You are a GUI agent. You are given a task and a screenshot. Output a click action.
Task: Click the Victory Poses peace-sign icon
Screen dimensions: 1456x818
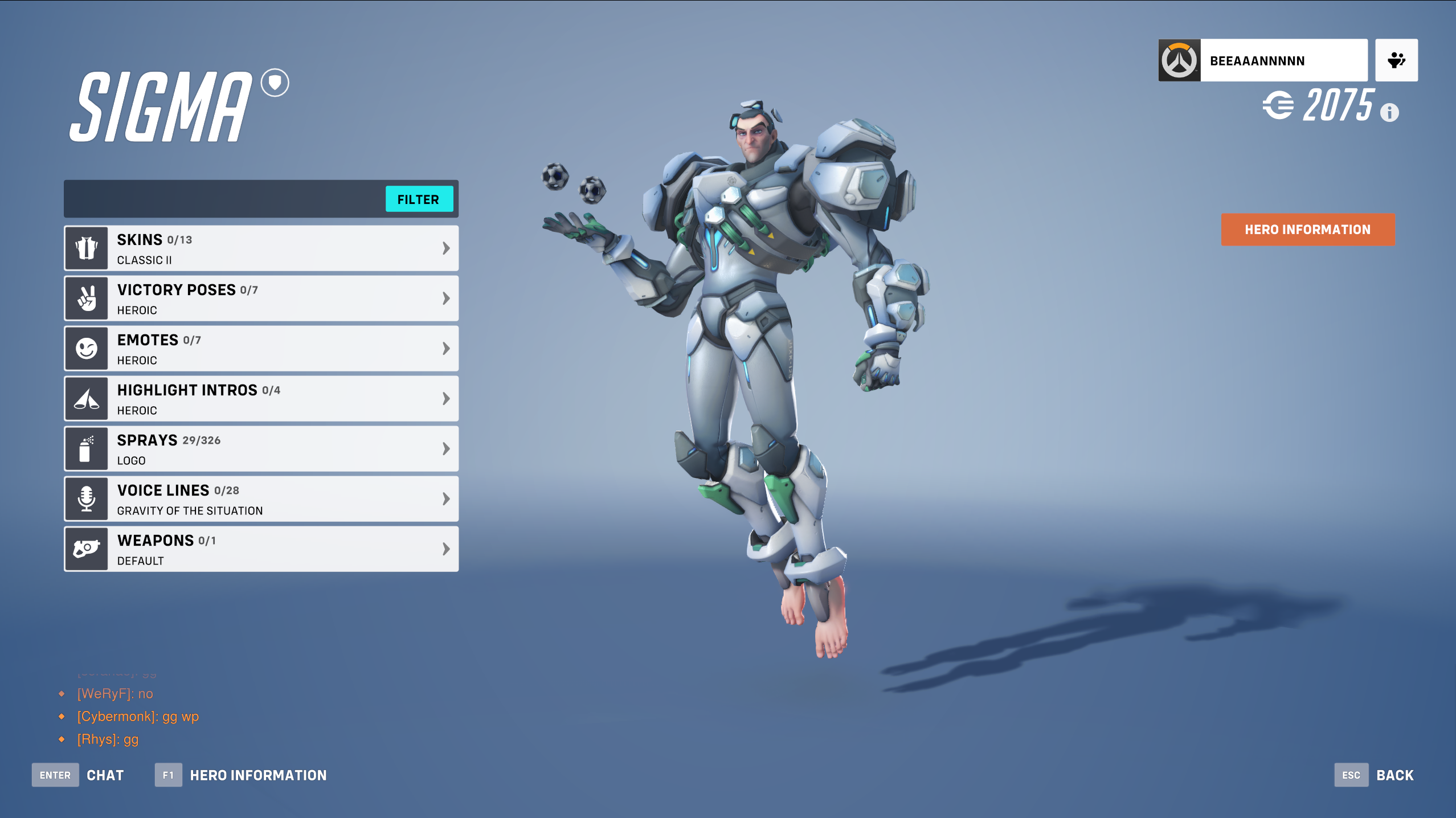click(x=86, y=298)
